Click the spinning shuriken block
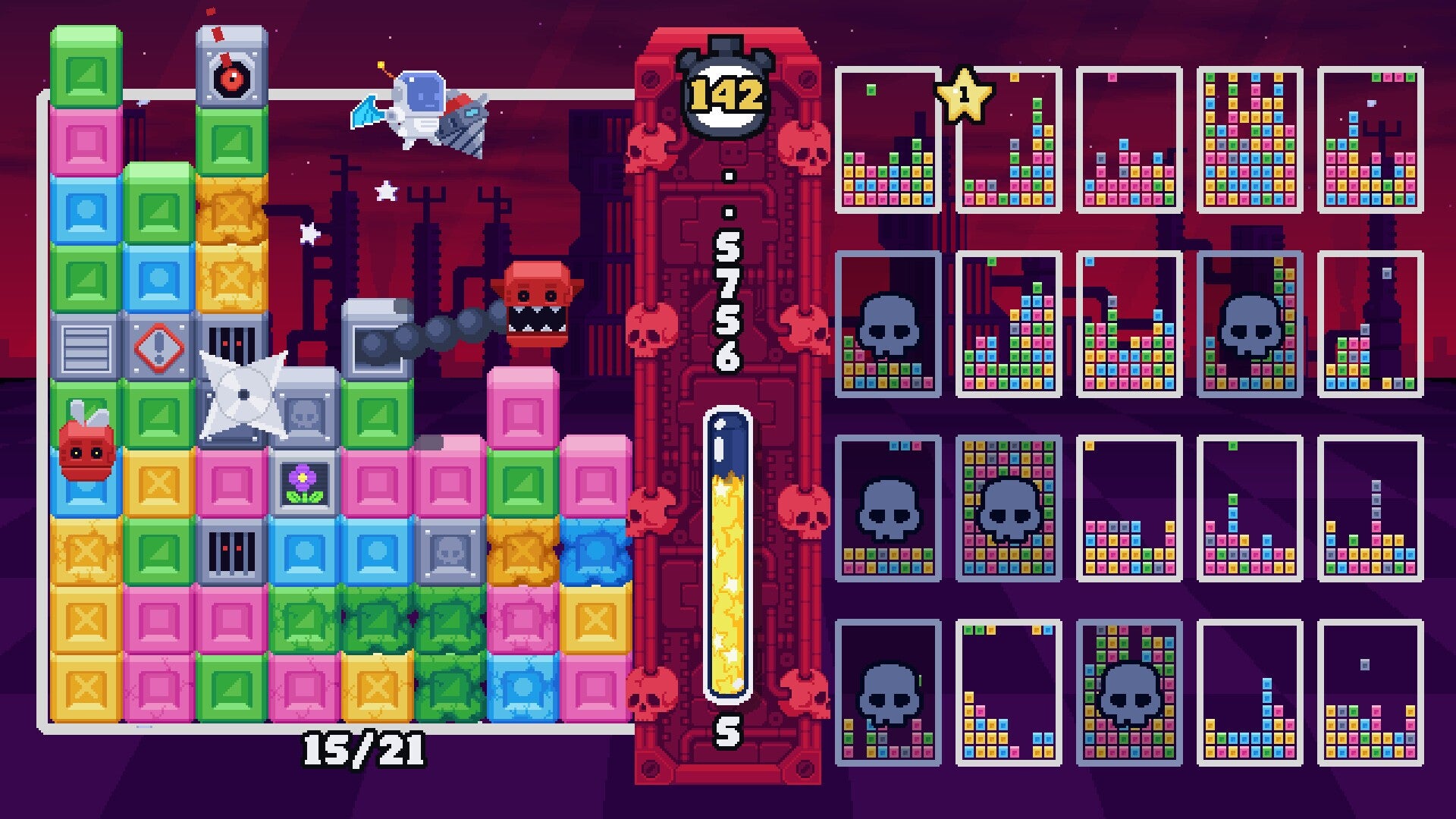This screenshot has height=819, width=1456. tap(243, 394)
